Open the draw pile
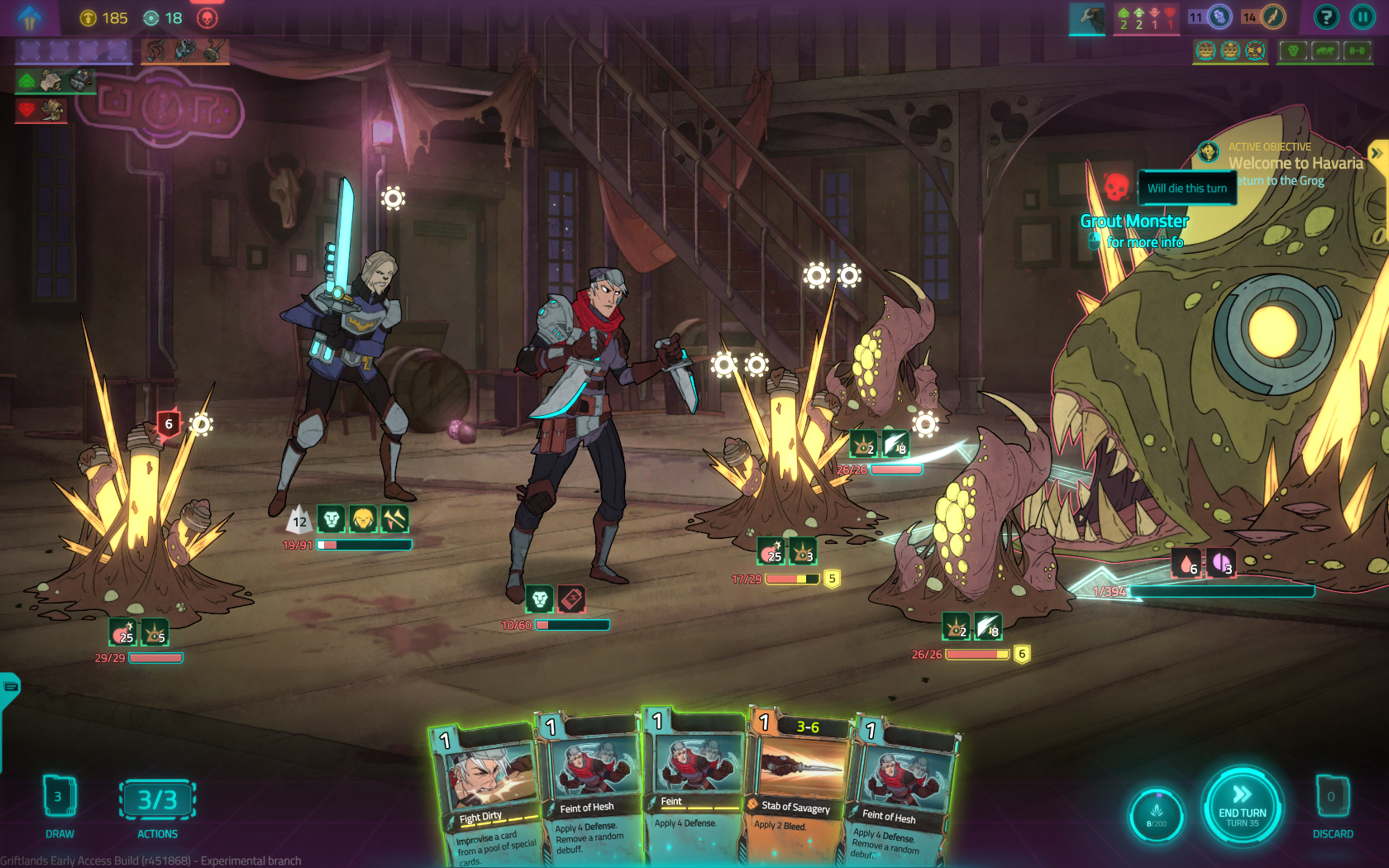Screen dimensions: 1389x868 point(59,799)
